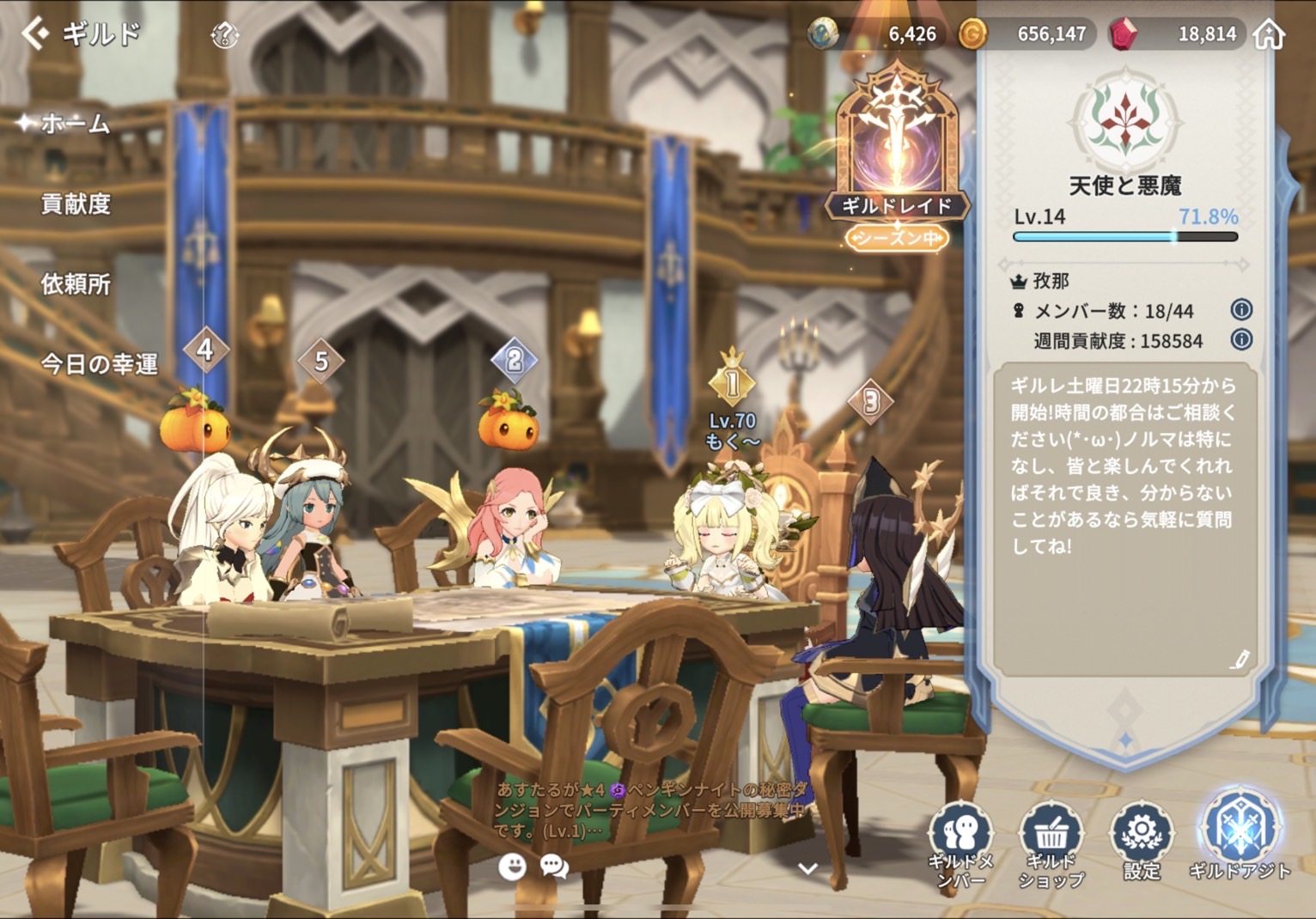Tap the guild emblem 天使と悪魔
Image resolution: width=1316 pixels, height=919 pixels.
(x=1125, y=120)
